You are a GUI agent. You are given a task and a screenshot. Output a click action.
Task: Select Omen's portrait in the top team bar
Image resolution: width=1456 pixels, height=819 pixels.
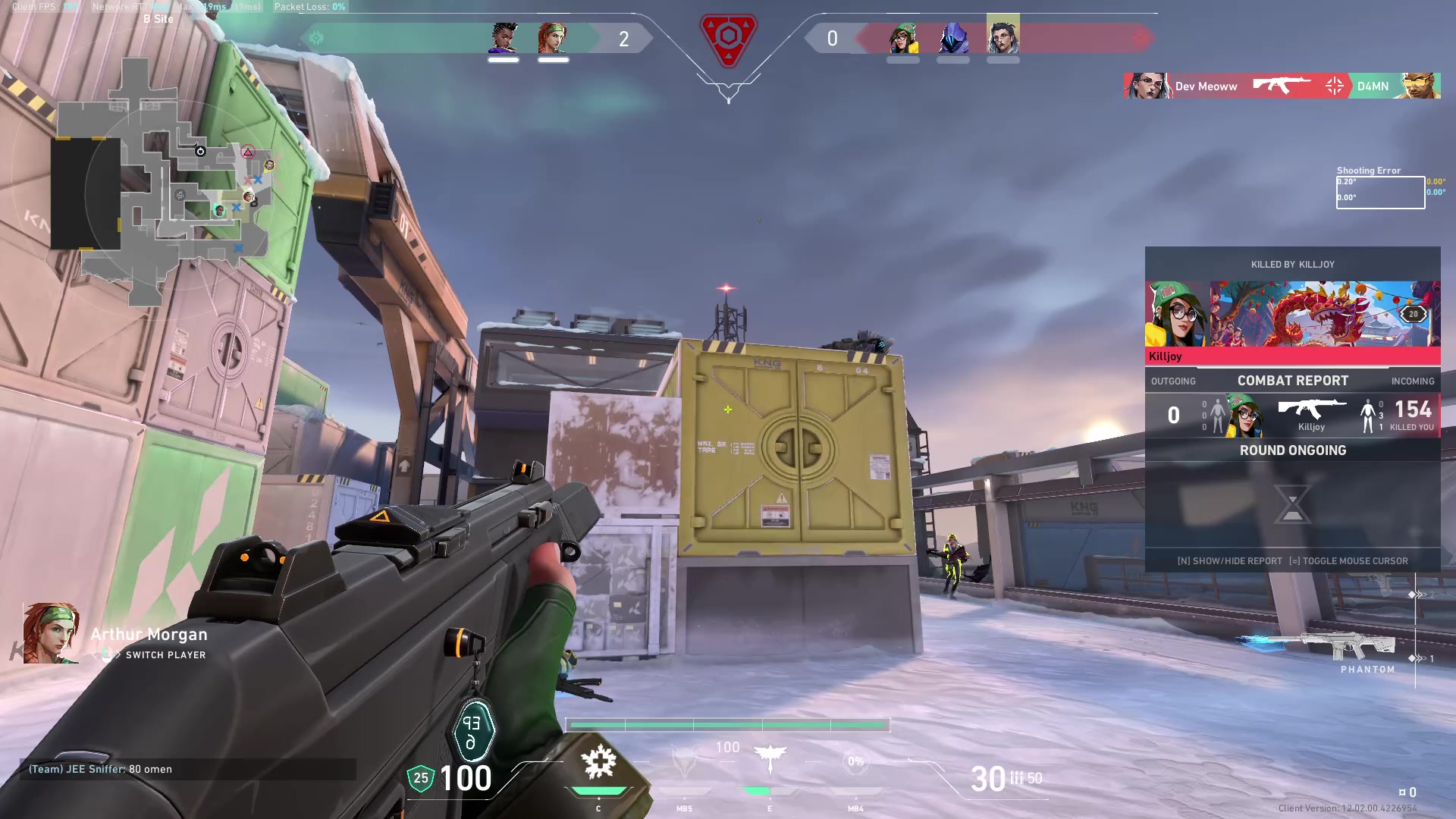(953, 38)
